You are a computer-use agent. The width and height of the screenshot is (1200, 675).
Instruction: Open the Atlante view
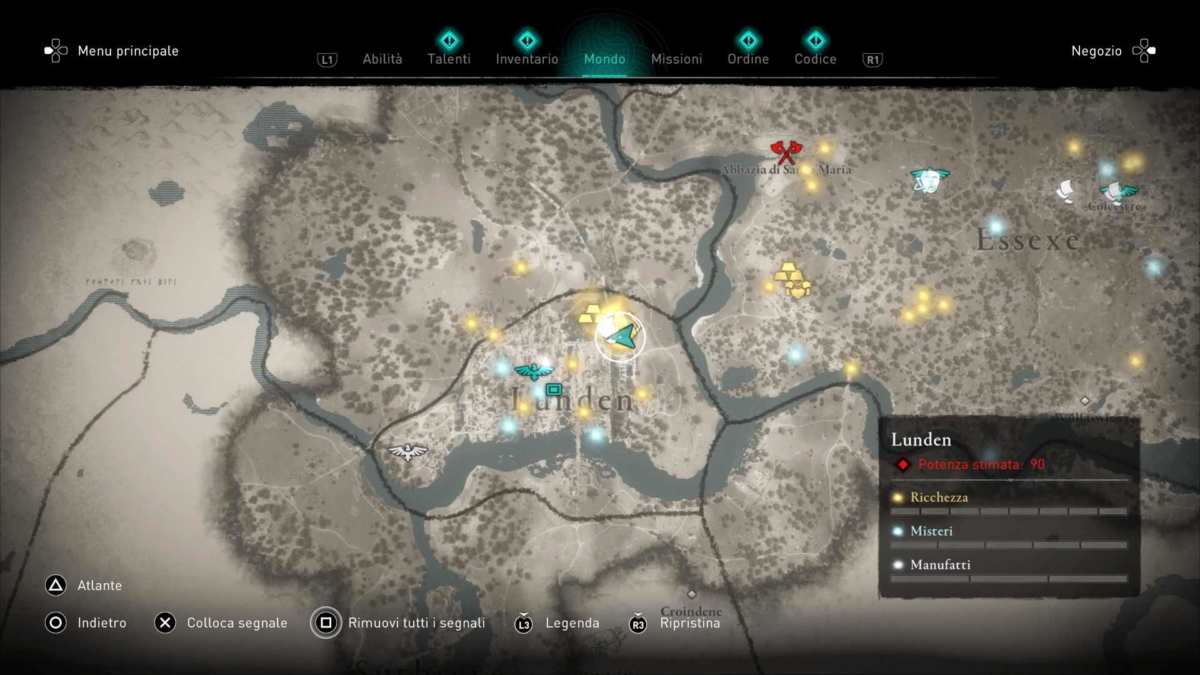point(99,585)
